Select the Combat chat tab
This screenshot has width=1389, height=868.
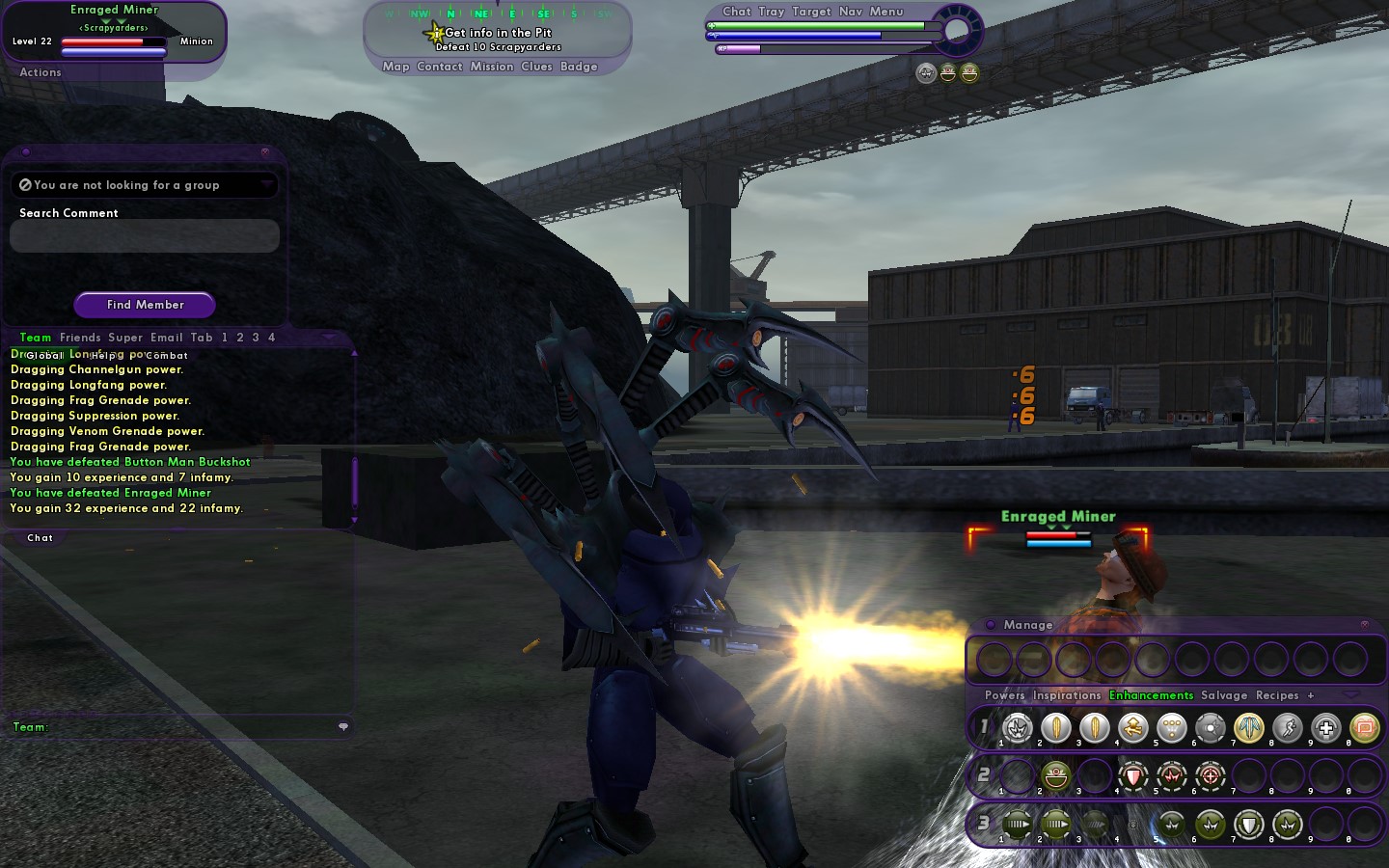pos(167,356)
